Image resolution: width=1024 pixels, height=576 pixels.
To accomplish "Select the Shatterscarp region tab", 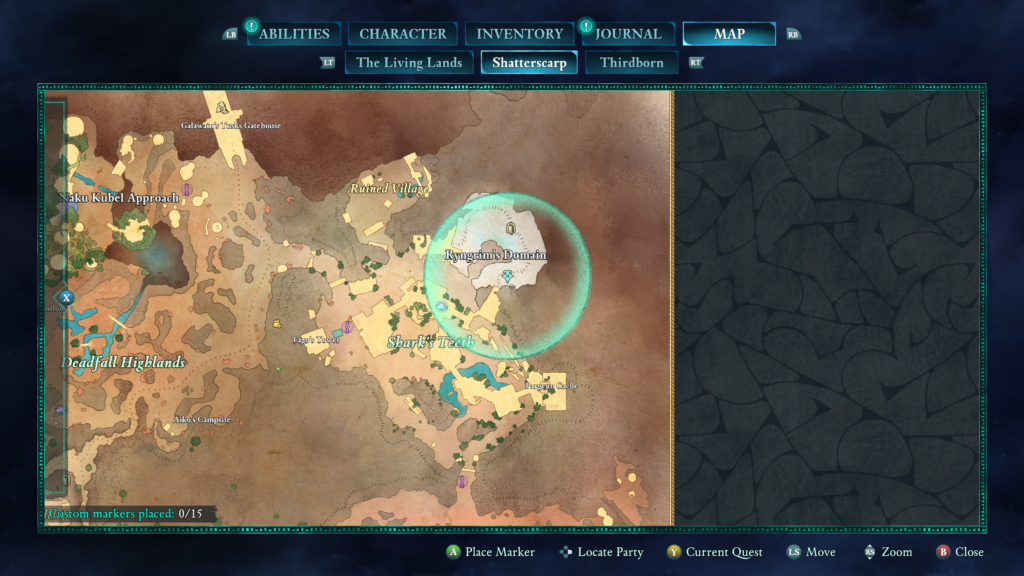I will 529,62.
